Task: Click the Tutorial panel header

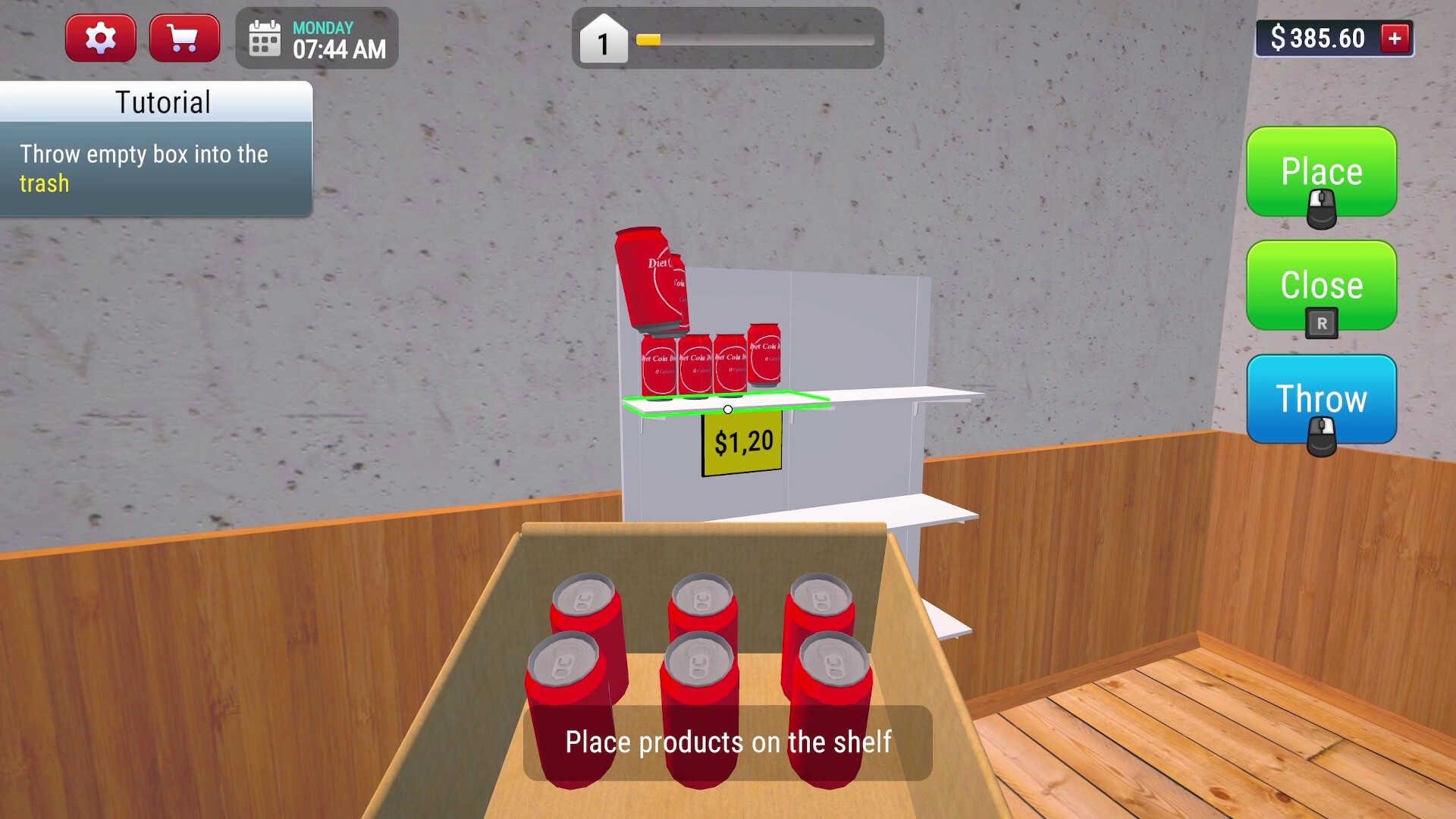Action: tap(162, 102)
